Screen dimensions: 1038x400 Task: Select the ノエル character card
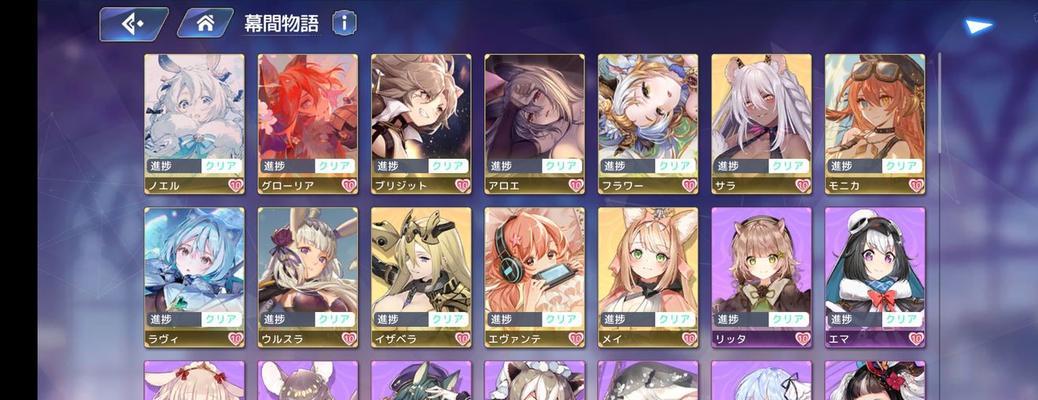[x=194, y=120]
